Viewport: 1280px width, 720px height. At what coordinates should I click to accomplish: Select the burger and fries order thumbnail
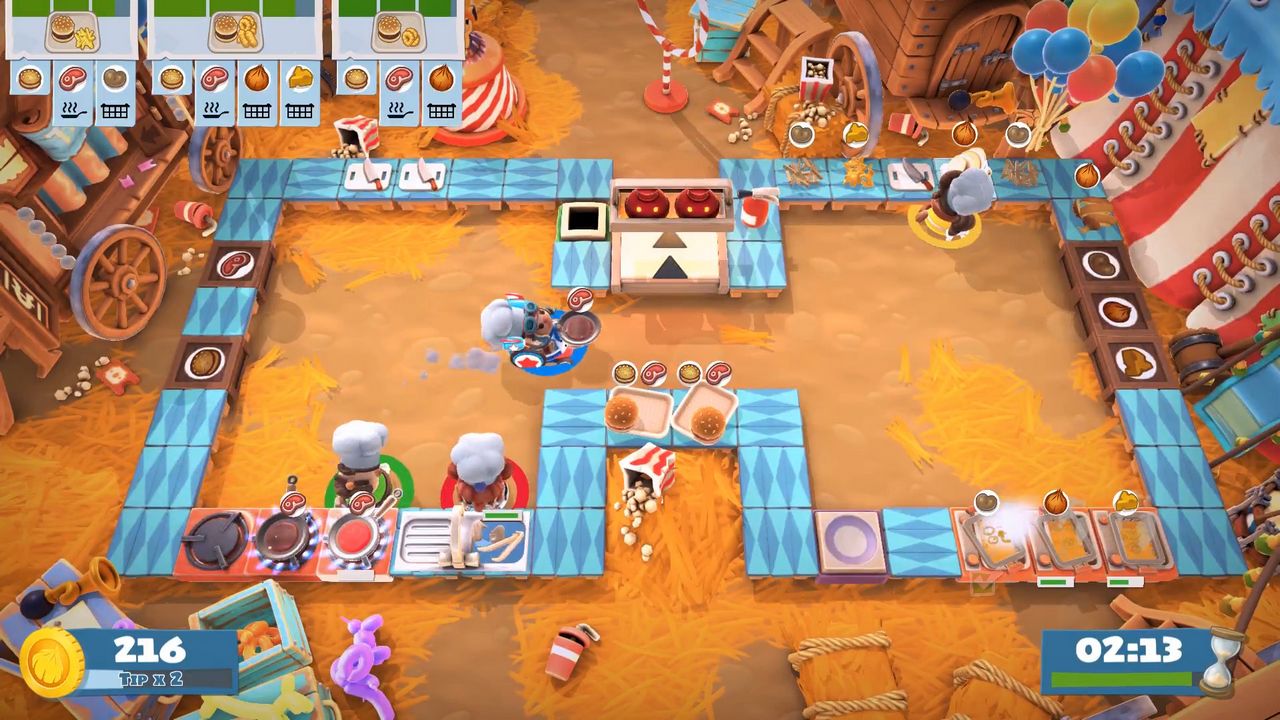tap(72, 30)
